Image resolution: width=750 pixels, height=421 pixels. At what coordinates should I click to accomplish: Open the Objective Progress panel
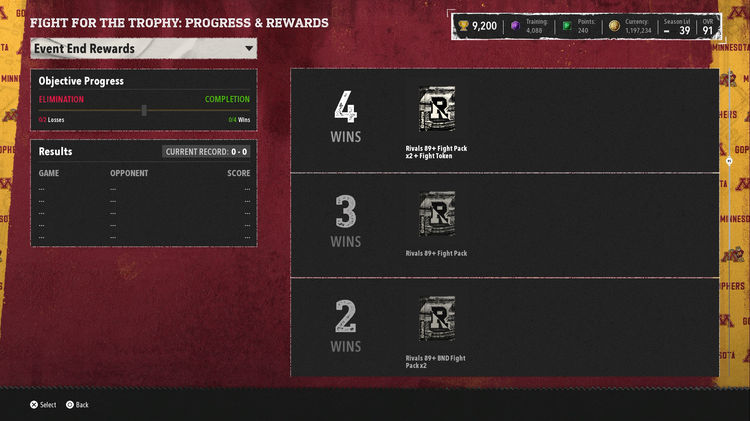[x=144, y=97]
